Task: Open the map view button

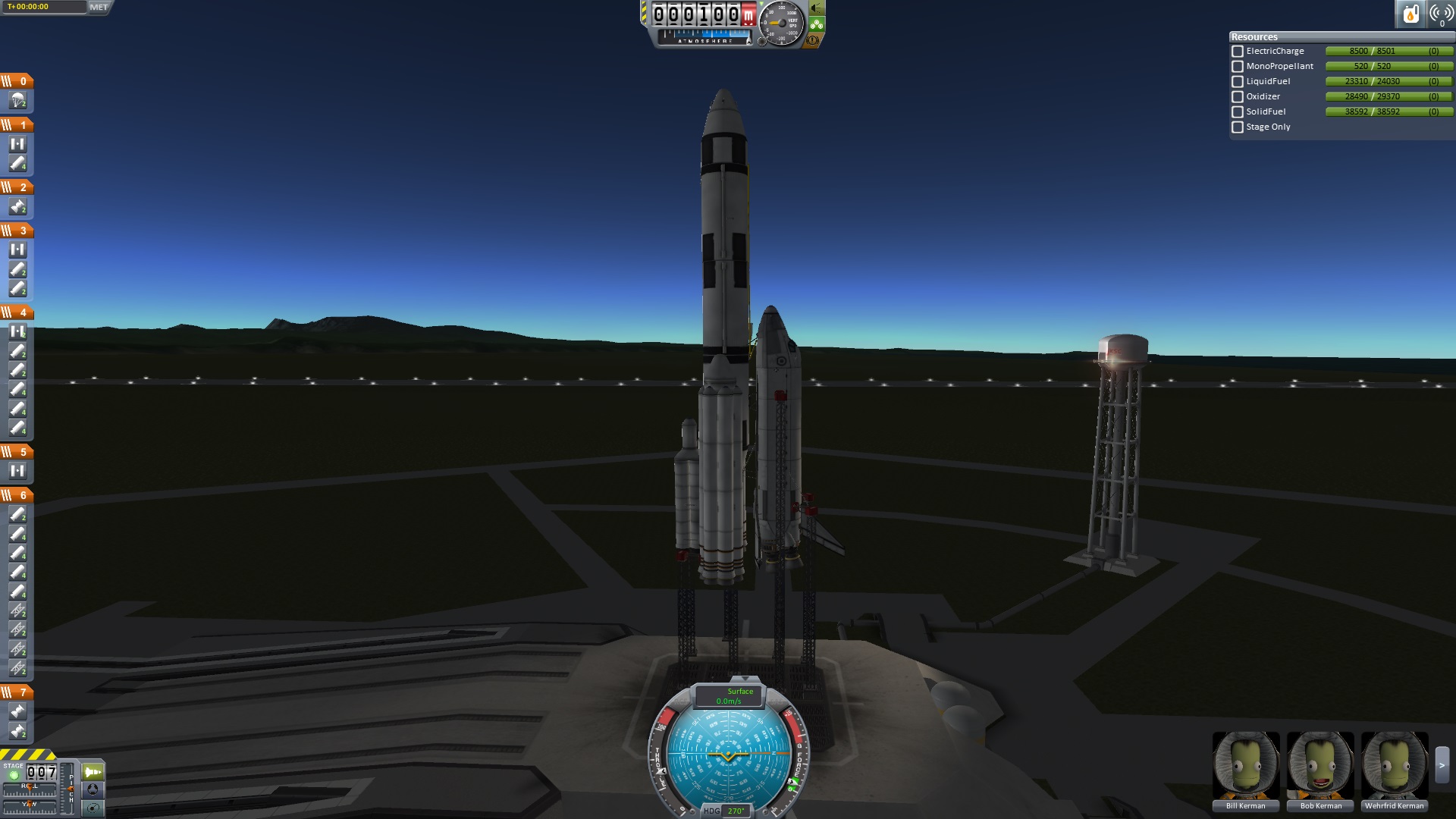Action: pyautogui.click(x=93, y=808)
